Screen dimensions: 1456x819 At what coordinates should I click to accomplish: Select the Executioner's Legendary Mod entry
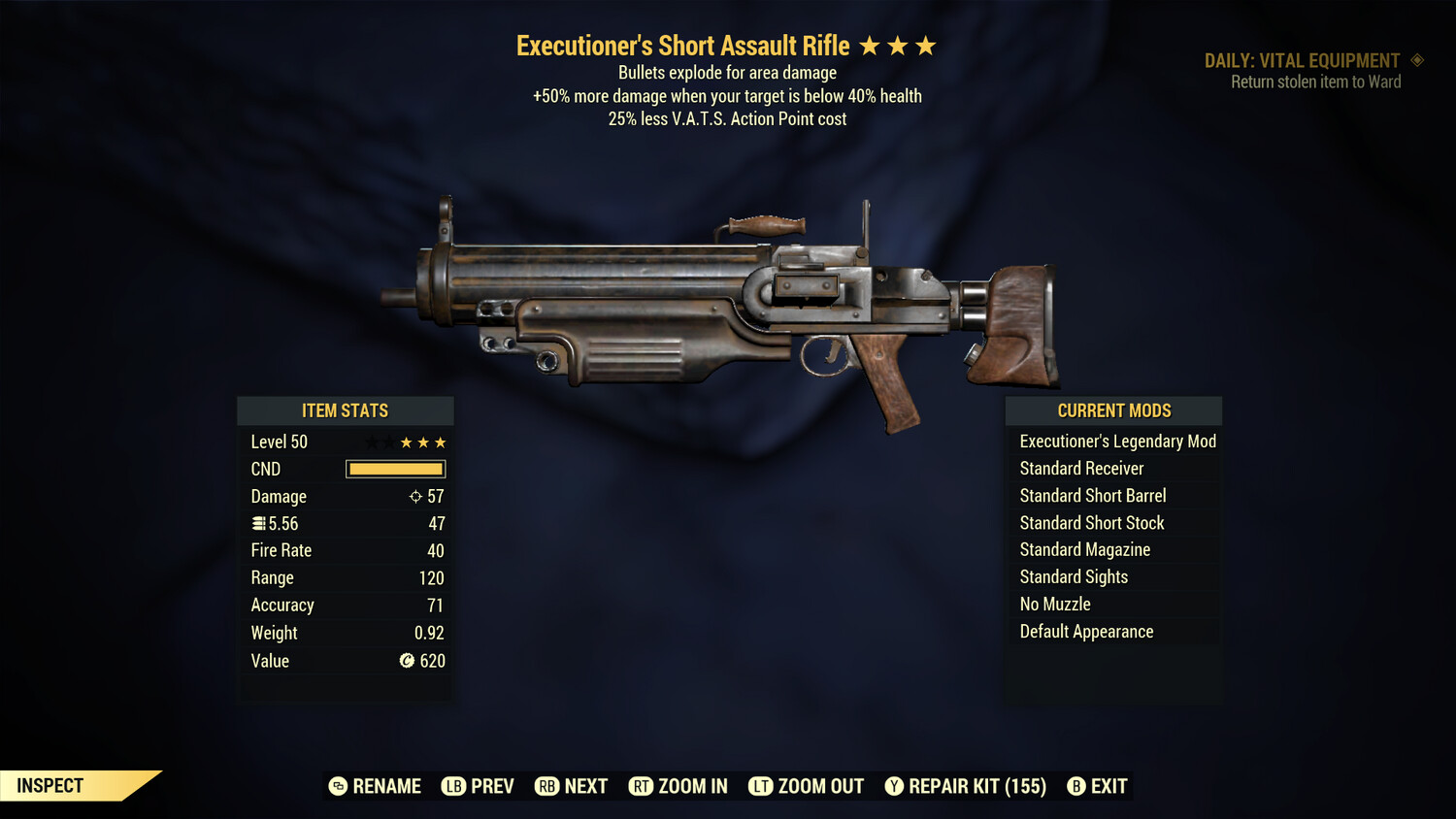pyautogui.click(x=1116, y=441)
